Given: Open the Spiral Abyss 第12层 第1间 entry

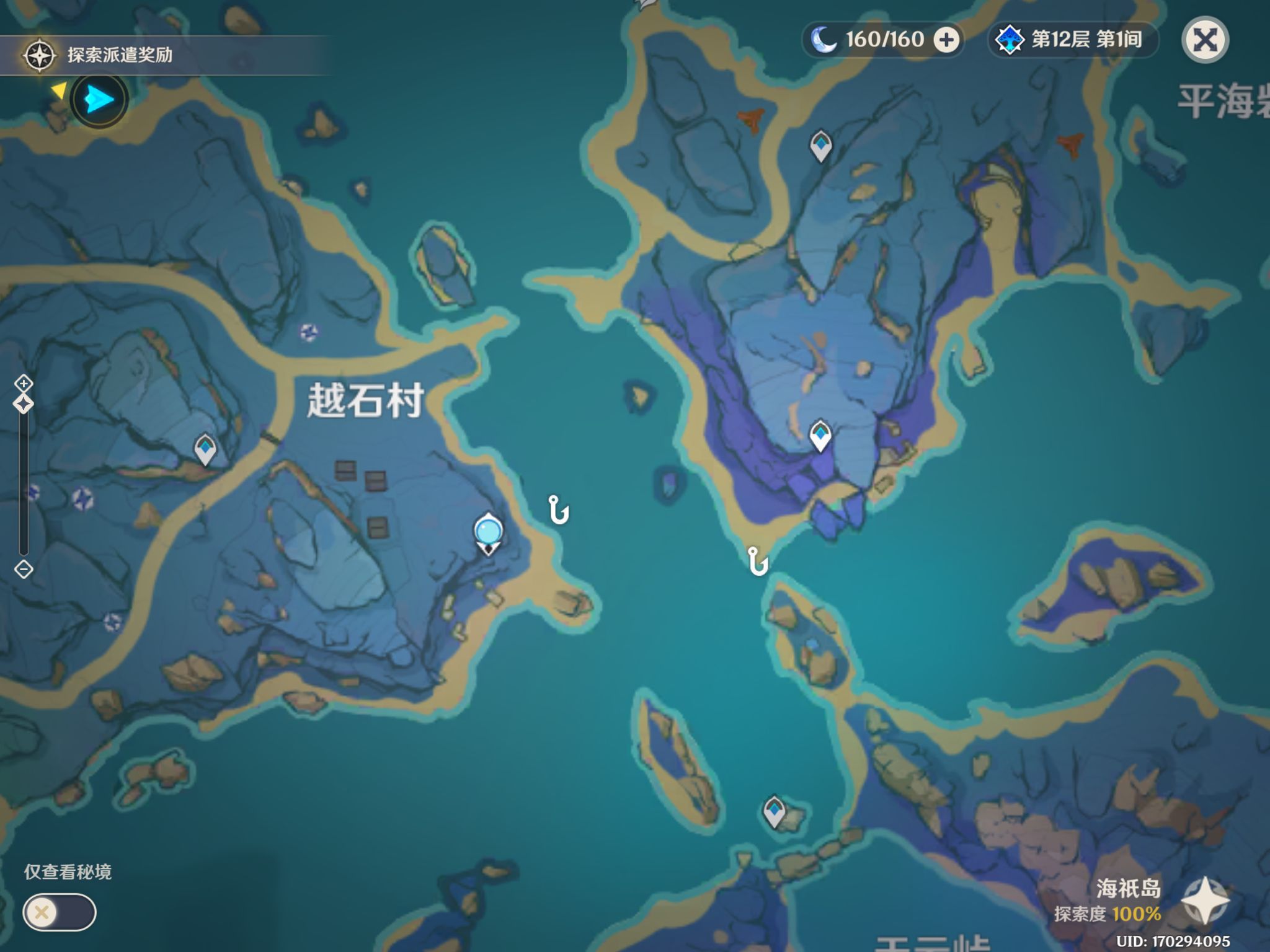Looking at the screenshot, I should 1073,40.
